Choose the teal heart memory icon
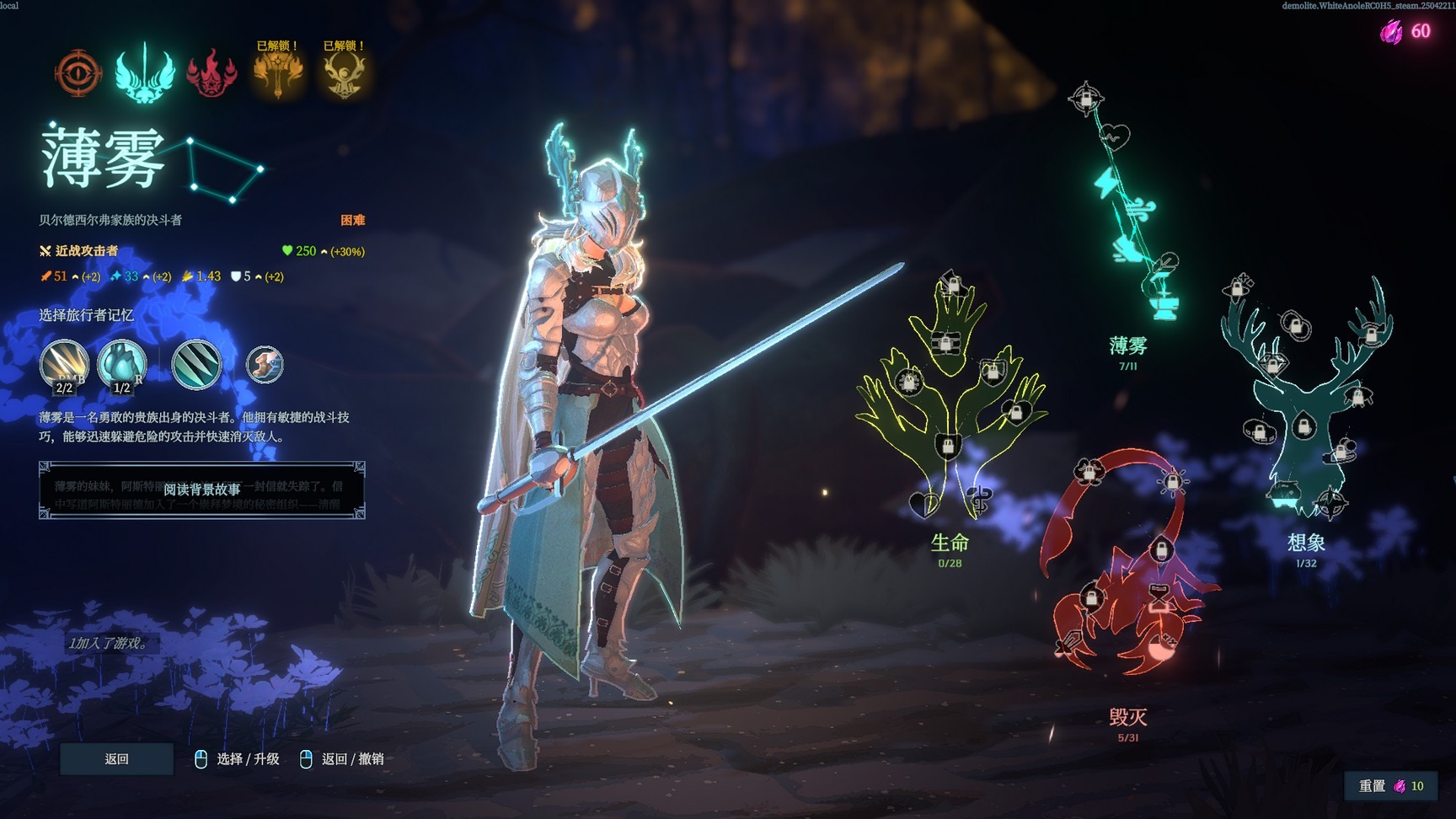The height and width of the screenshot is (819, 1456). click(122, 365)
